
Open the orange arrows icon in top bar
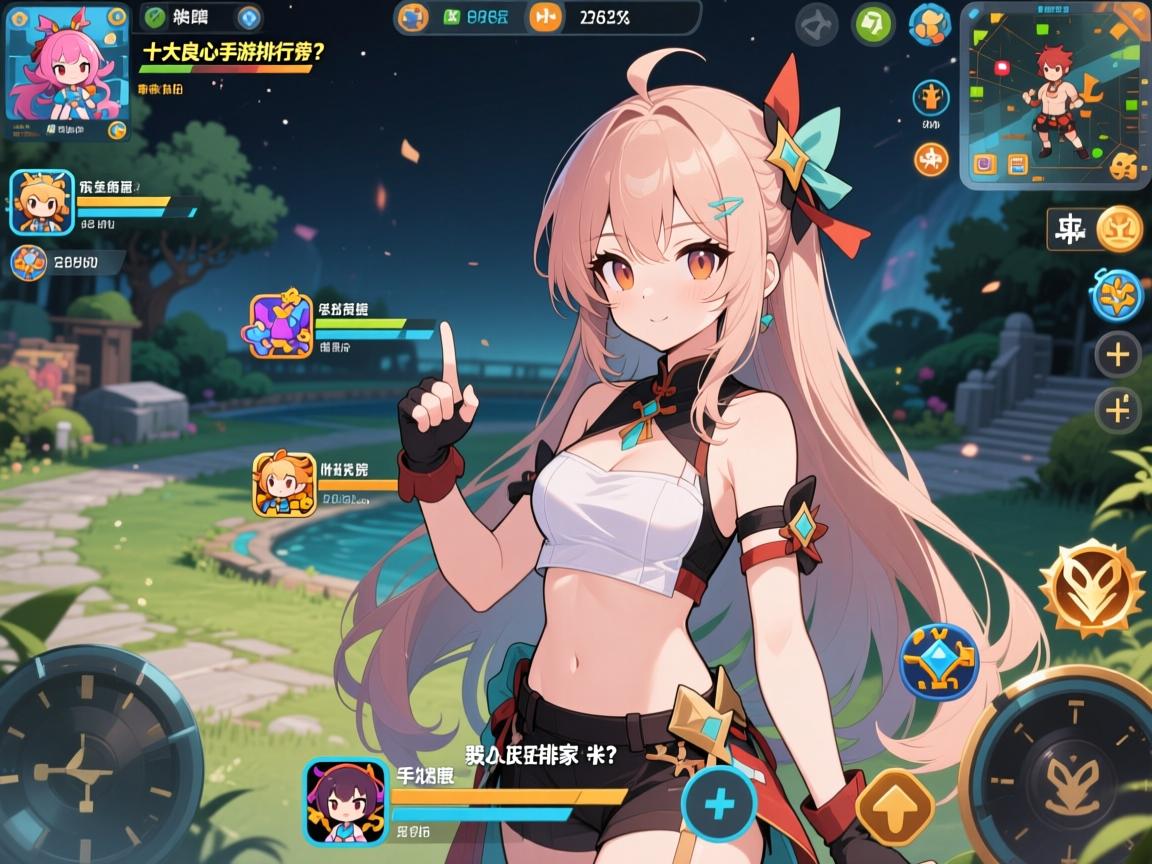pyautogui.click(x=545, y=16)
